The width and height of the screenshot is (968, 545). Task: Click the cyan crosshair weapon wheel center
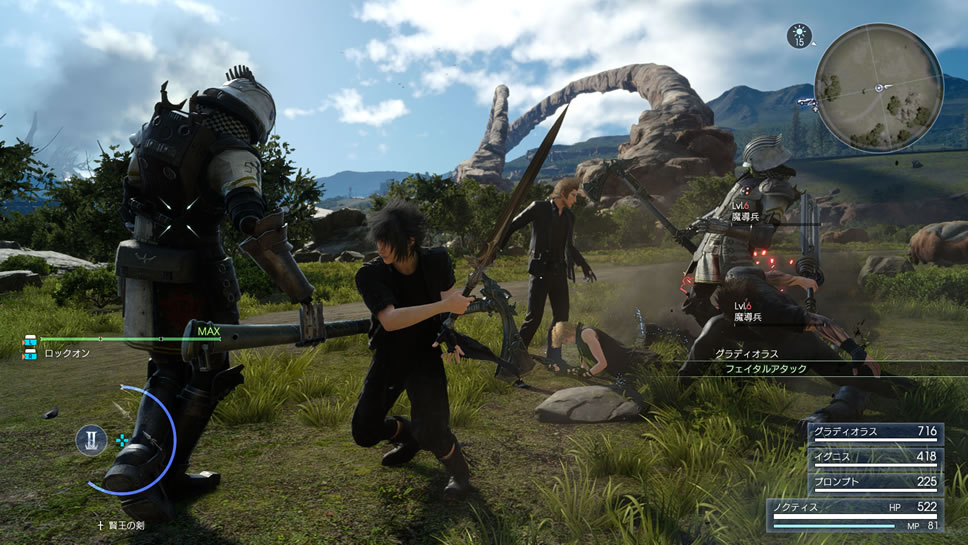click(122, 439)
